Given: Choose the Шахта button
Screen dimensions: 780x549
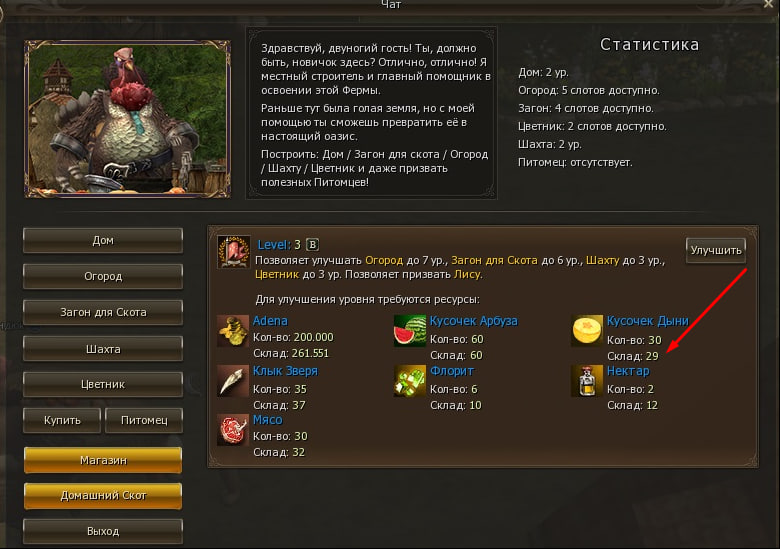Looking at the screenshot, I should [102, 349].
